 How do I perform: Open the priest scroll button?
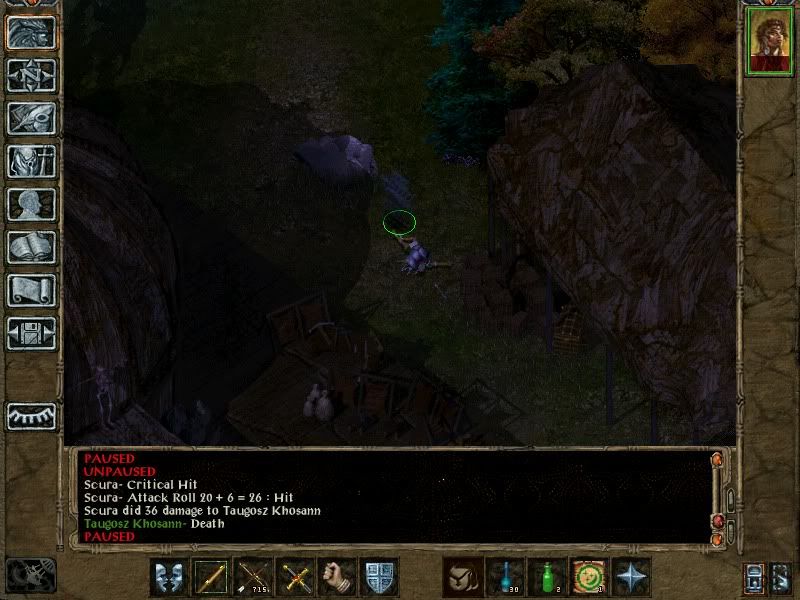pos(31,290)
